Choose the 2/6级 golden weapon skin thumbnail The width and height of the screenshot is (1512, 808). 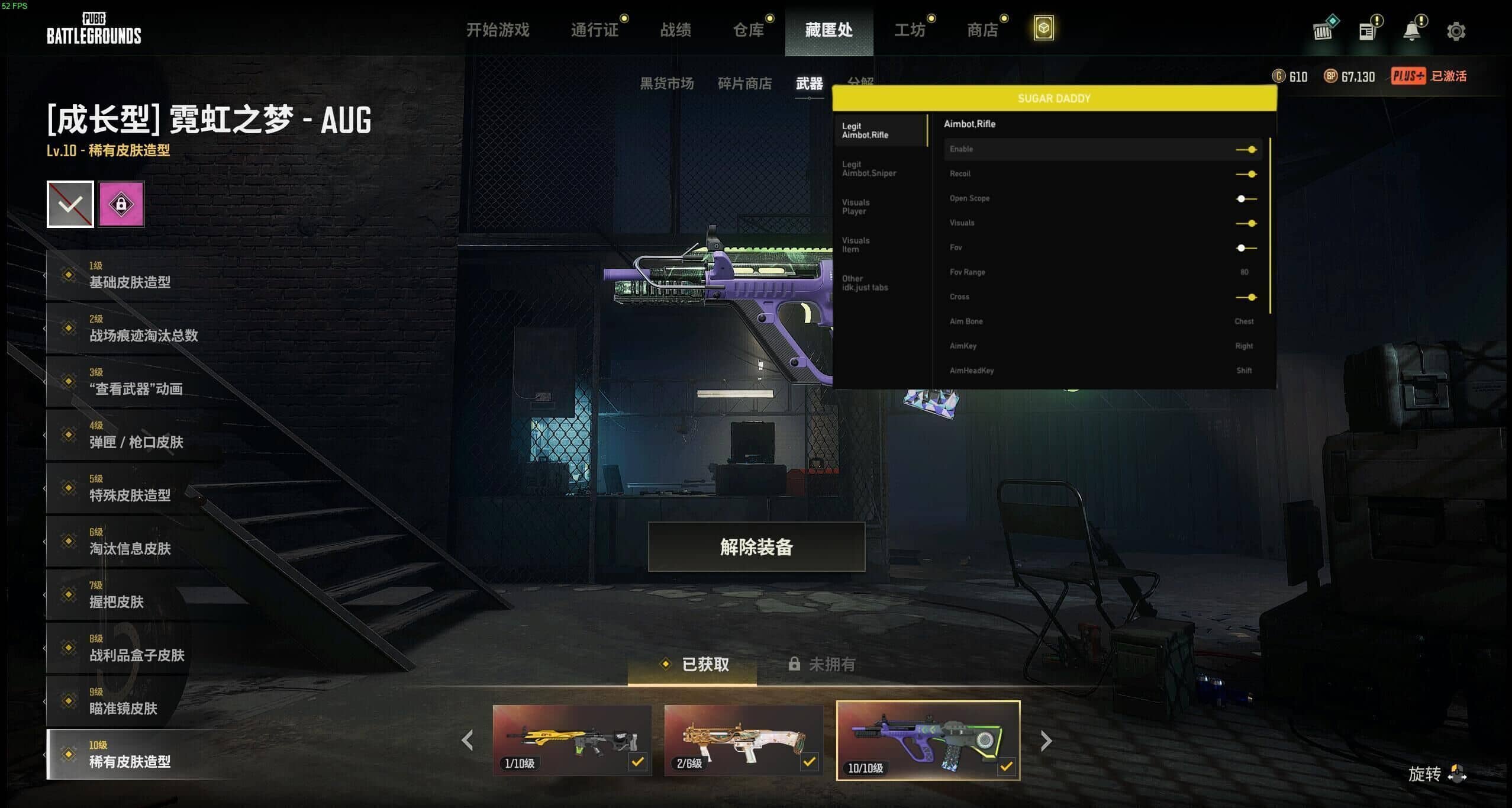(743, 740)
